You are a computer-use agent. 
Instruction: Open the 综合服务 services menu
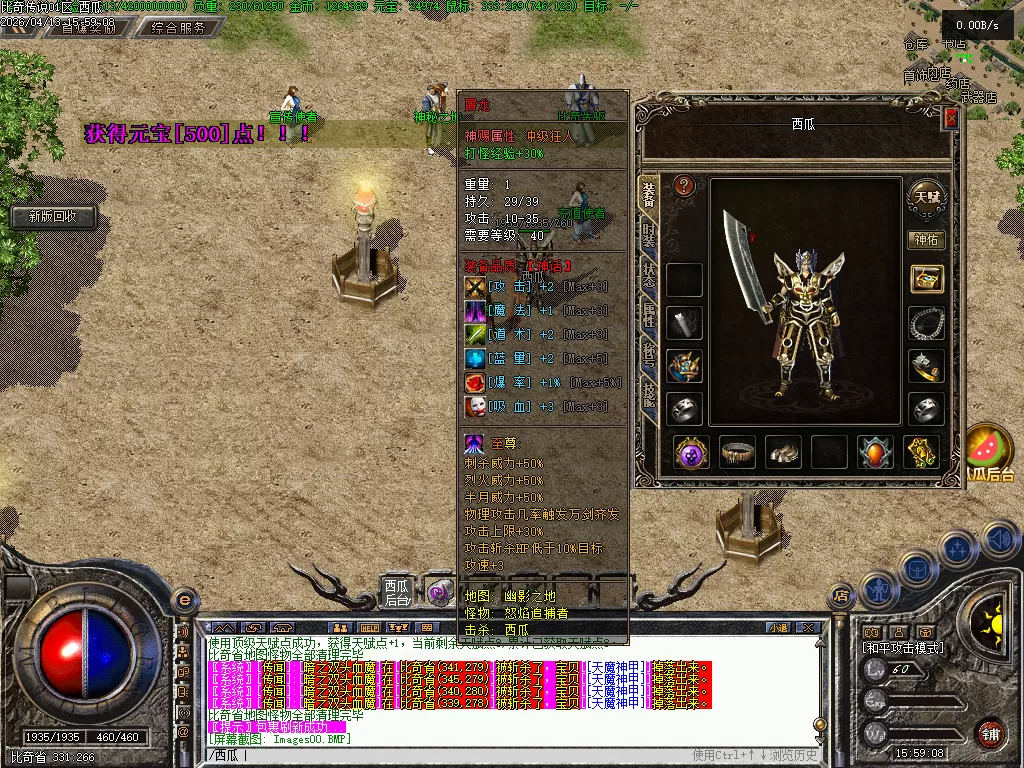179,28
